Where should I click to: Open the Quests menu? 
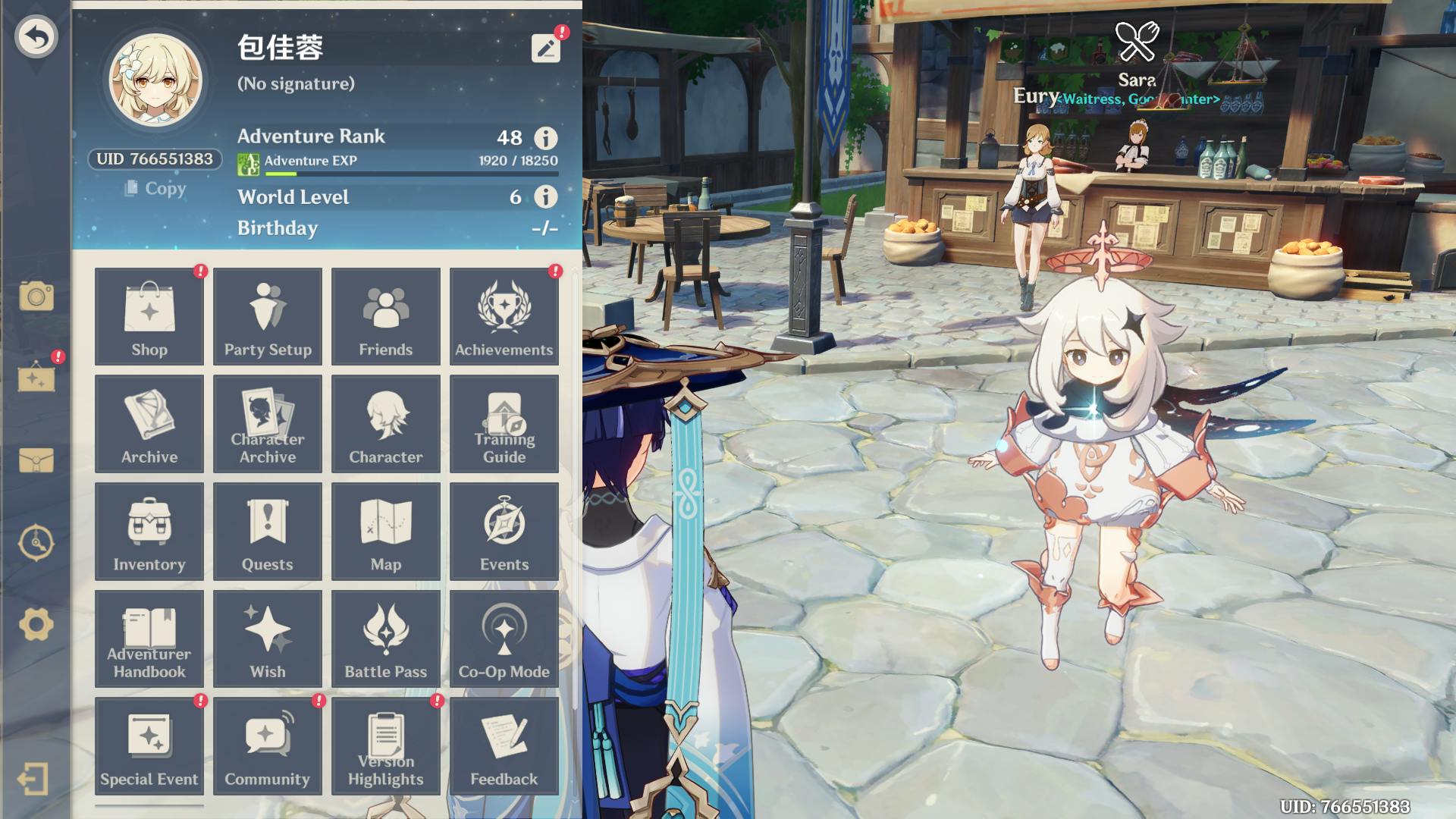pos(268,532)
